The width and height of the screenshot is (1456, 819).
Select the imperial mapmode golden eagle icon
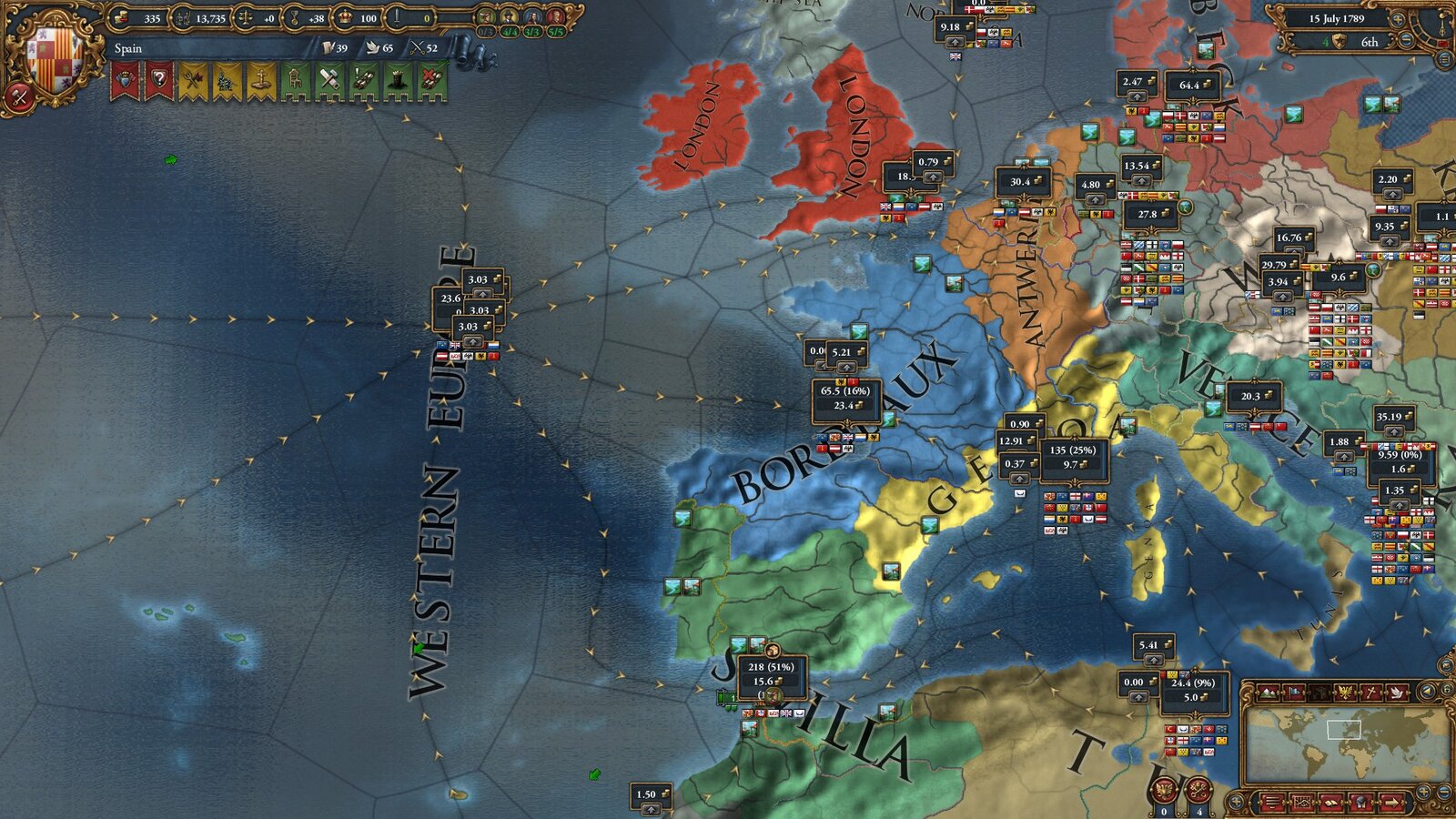coord(1346,693)
